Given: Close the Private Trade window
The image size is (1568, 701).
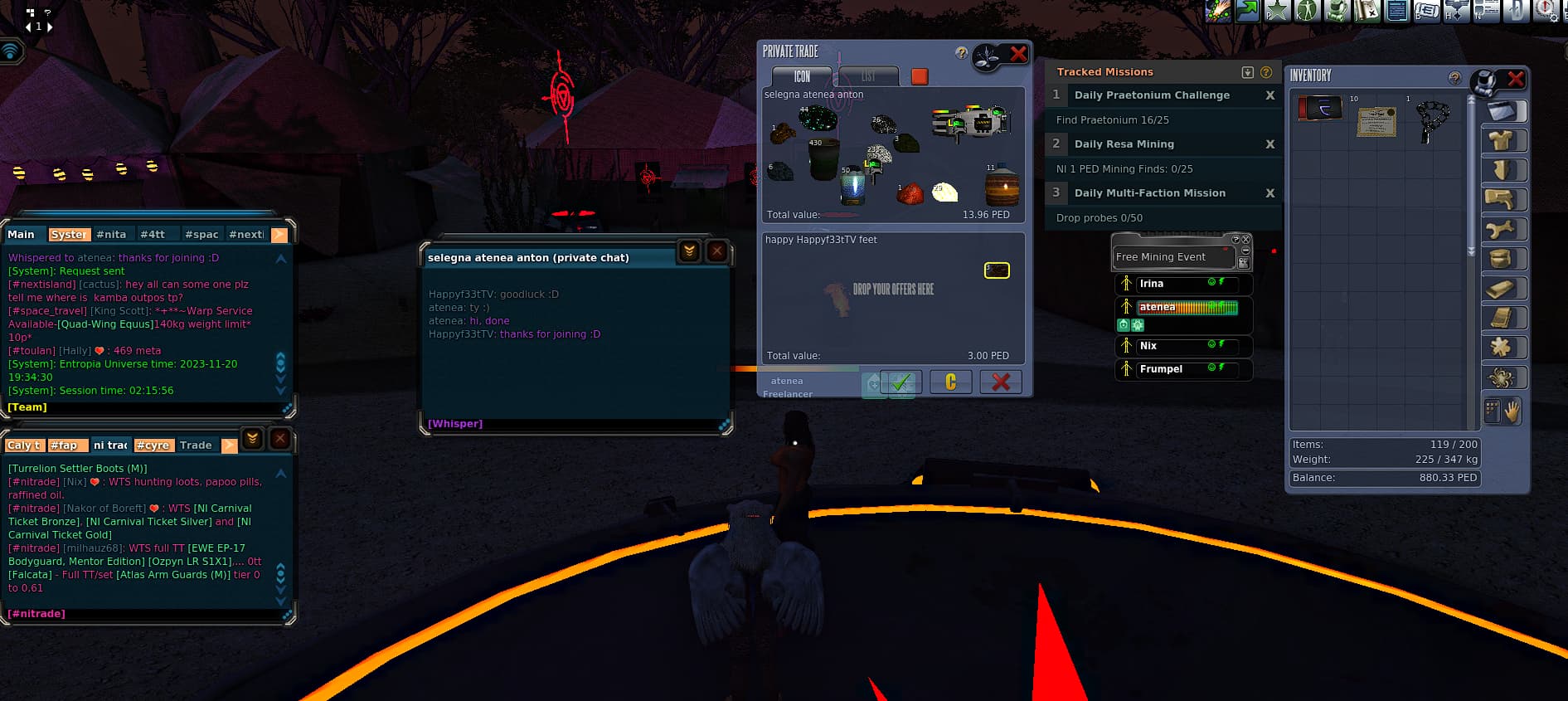Looking at the screenshot, I should (1018, 55).
